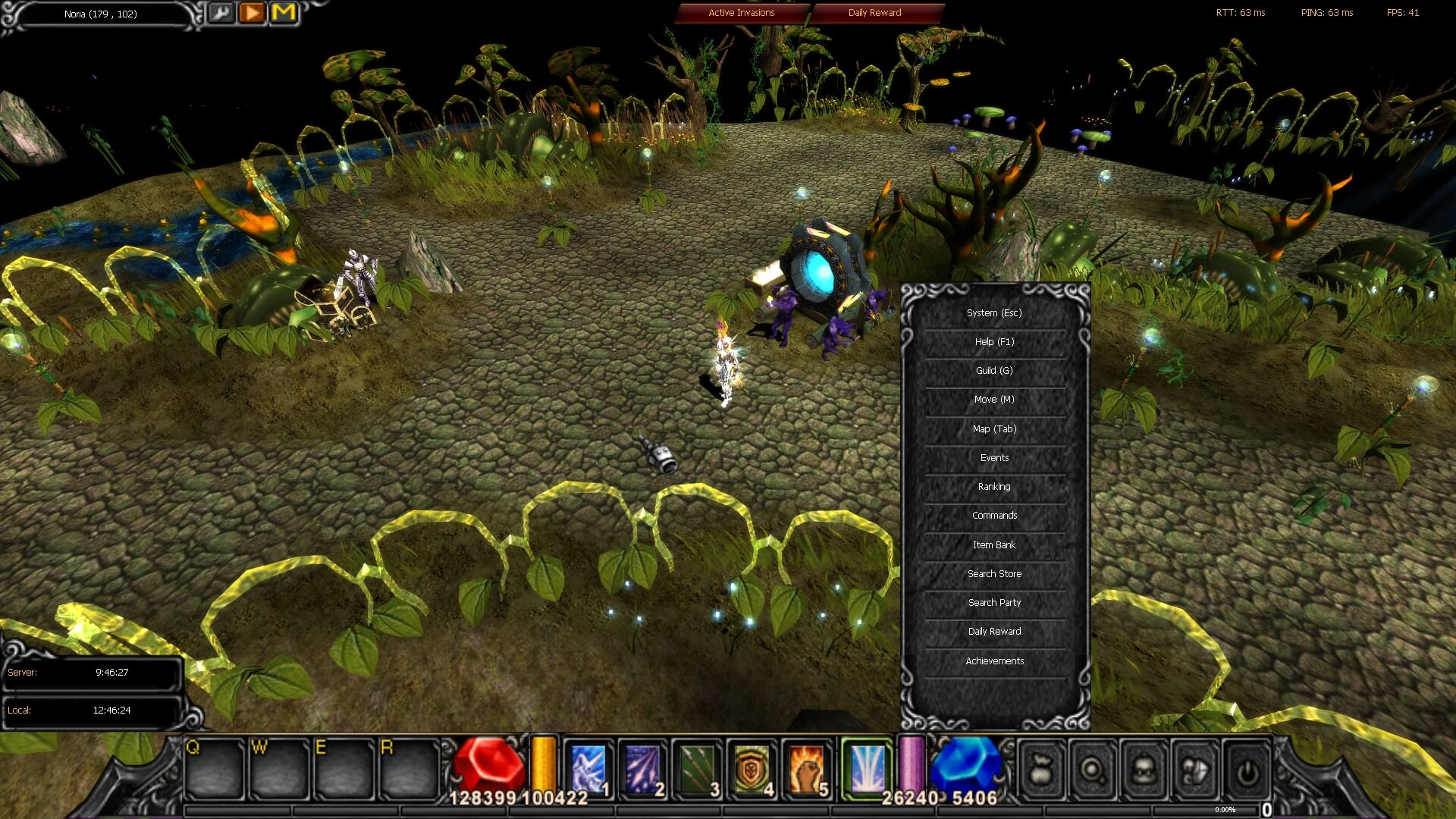Open the Ranking menu entry
The image size is (1456, 819).
[x=993, y=486]
